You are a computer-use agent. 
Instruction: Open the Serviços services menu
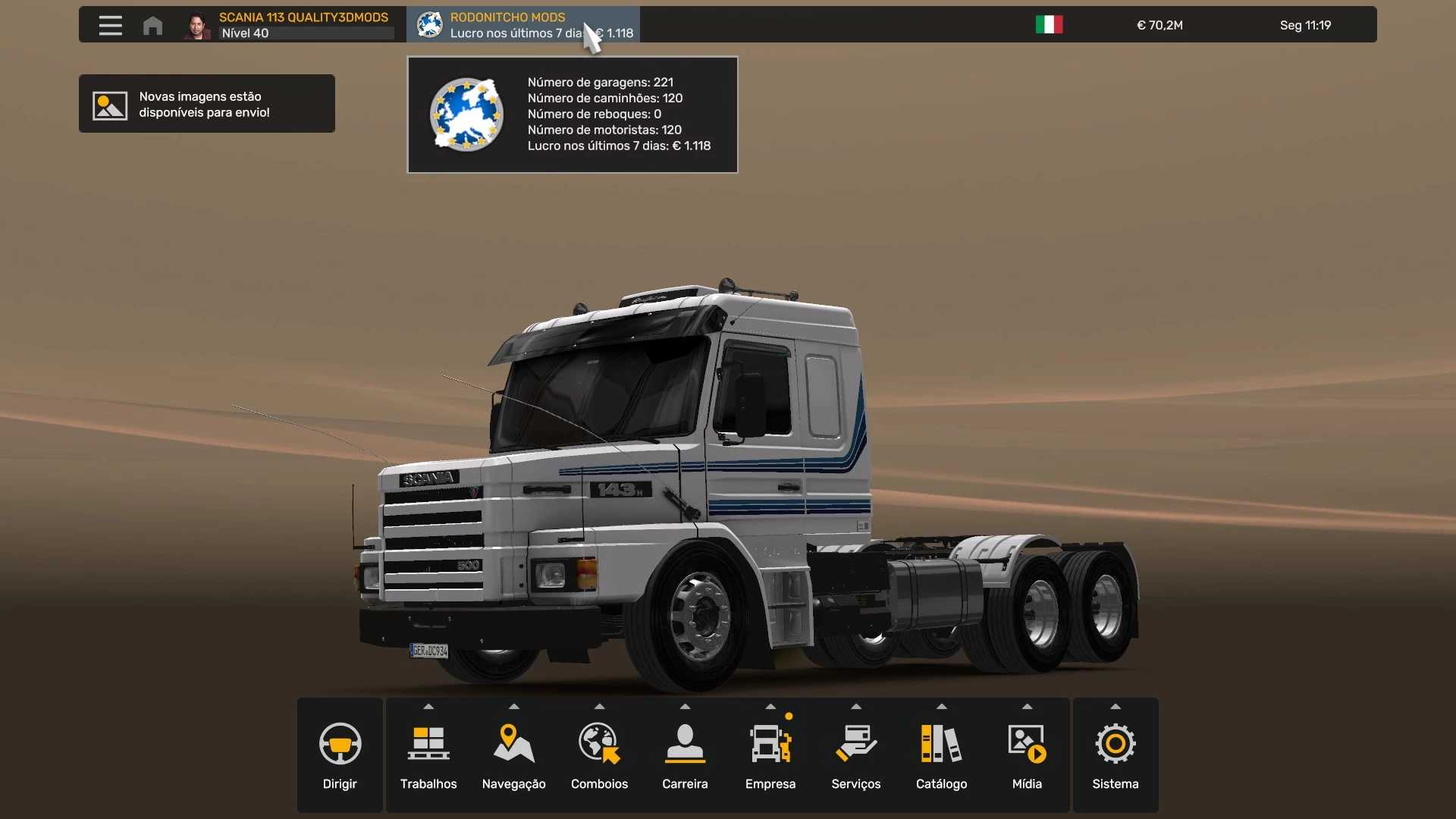[856, 755]
